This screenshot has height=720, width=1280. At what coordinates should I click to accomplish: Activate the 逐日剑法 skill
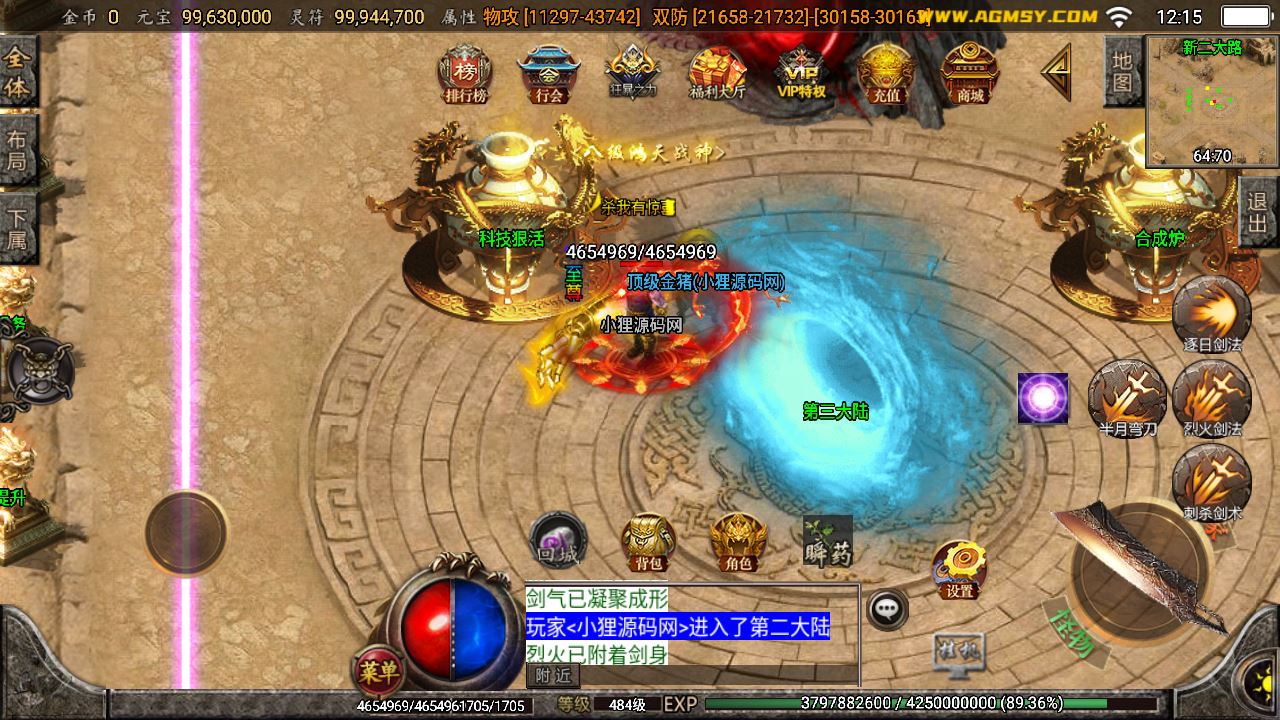[x=1212, y=314]
